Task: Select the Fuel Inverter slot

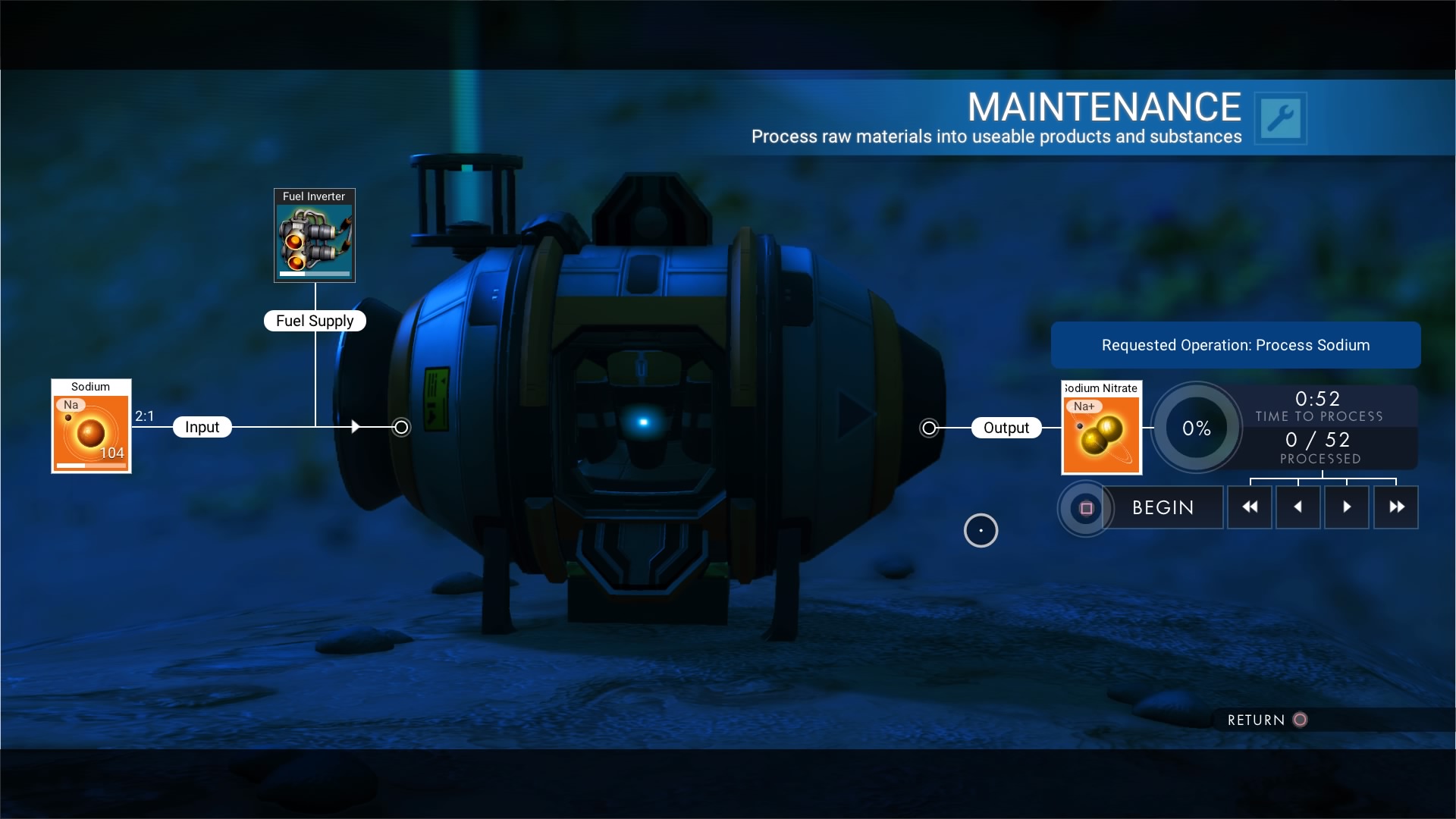Action: tap(314, 236)
